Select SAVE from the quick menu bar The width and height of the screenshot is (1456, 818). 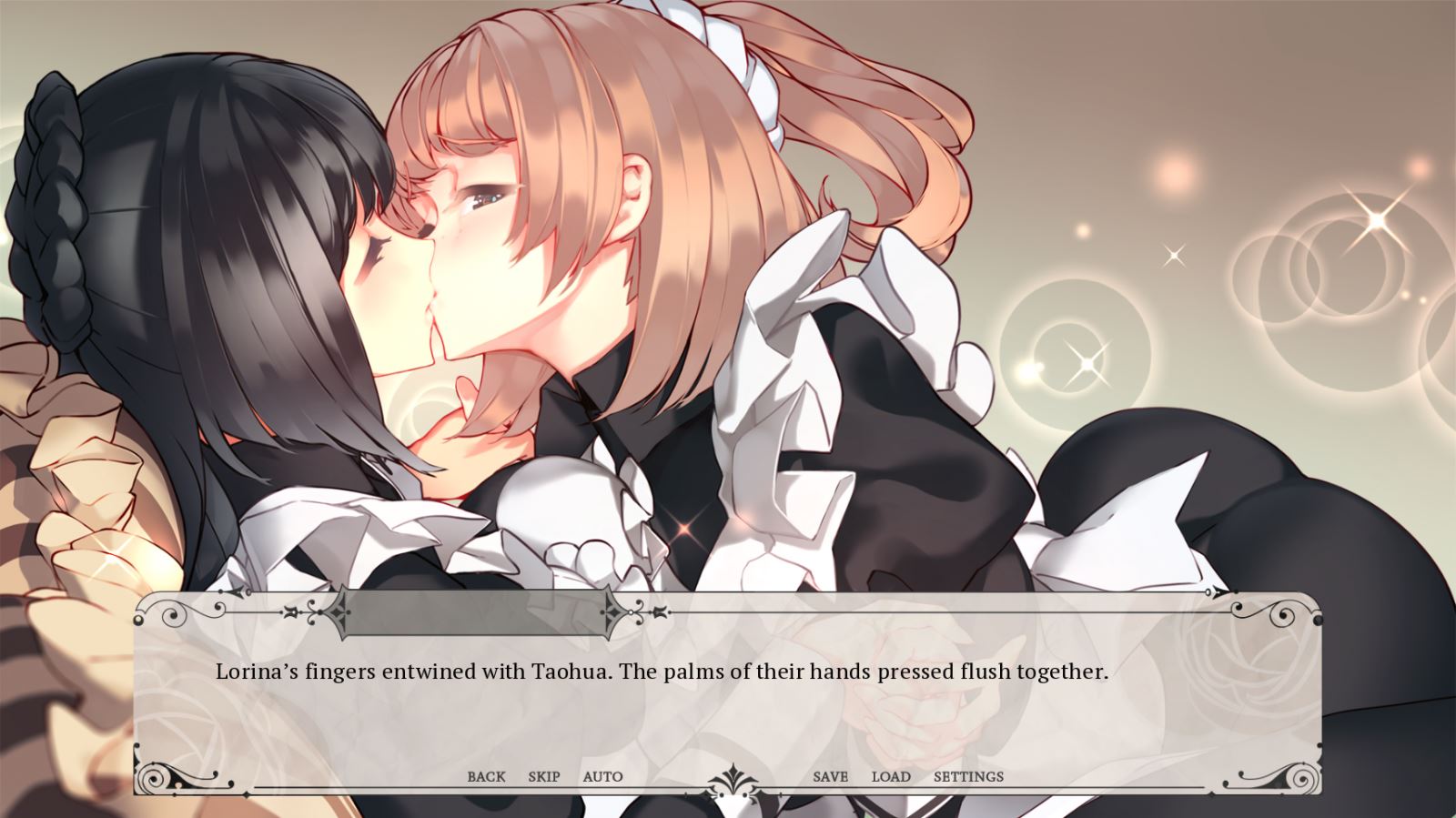tap(829, 776)
